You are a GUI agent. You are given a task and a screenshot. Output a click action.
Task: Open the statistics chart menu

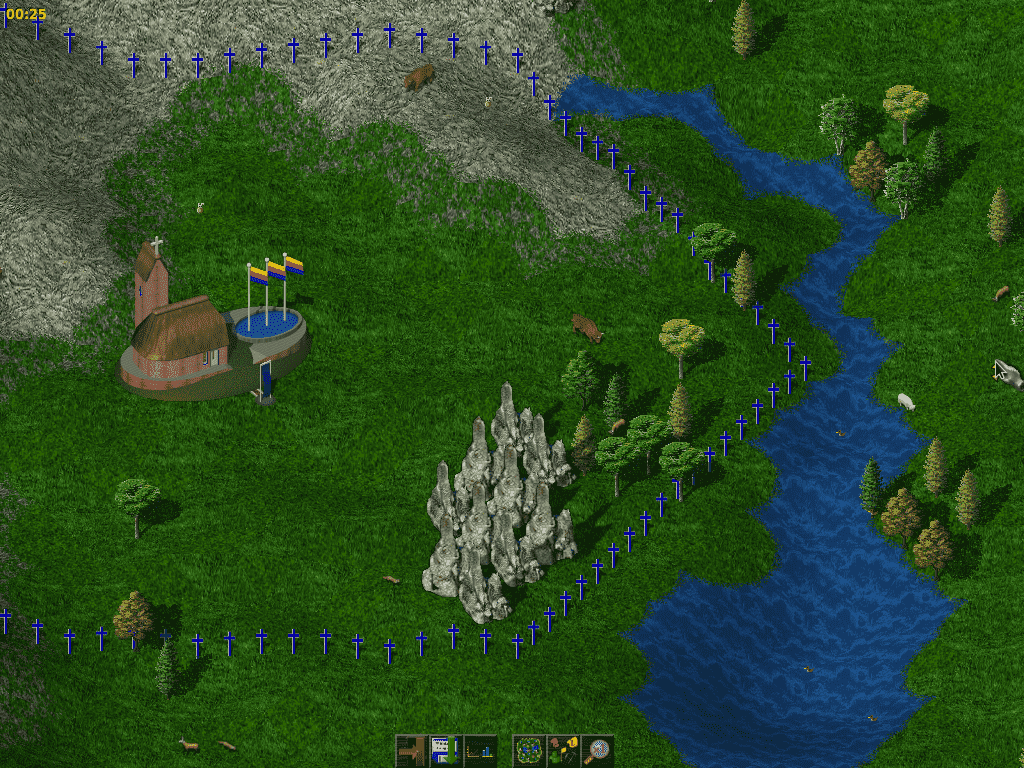pos(480,750)
